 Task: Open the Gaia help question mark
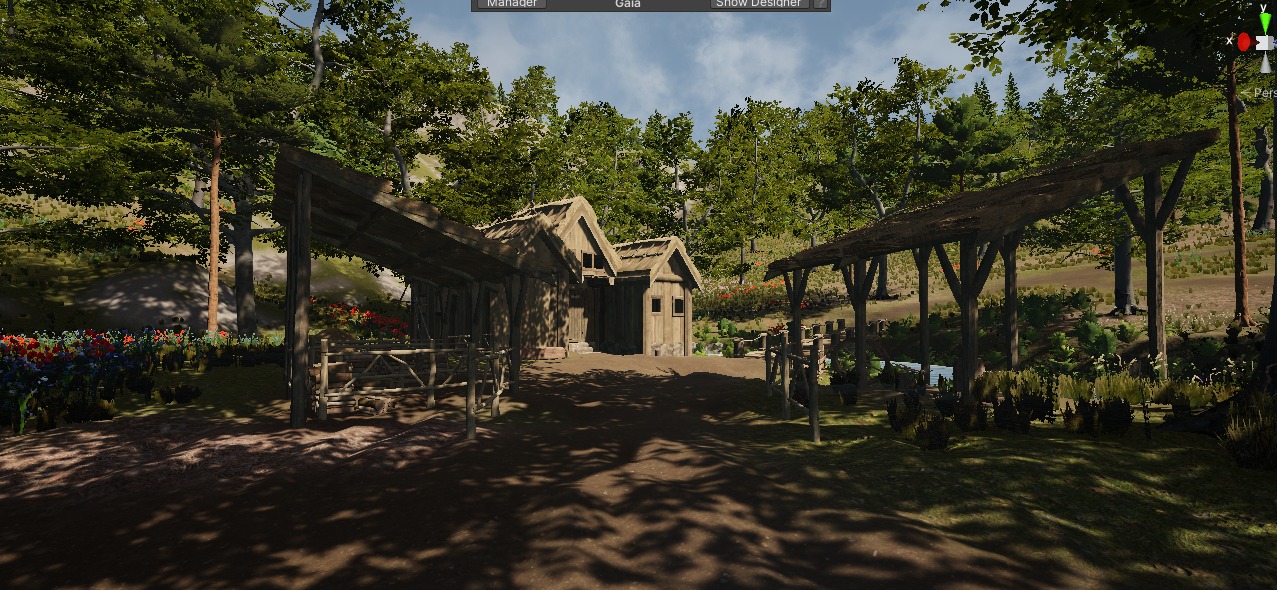(821, 4)
